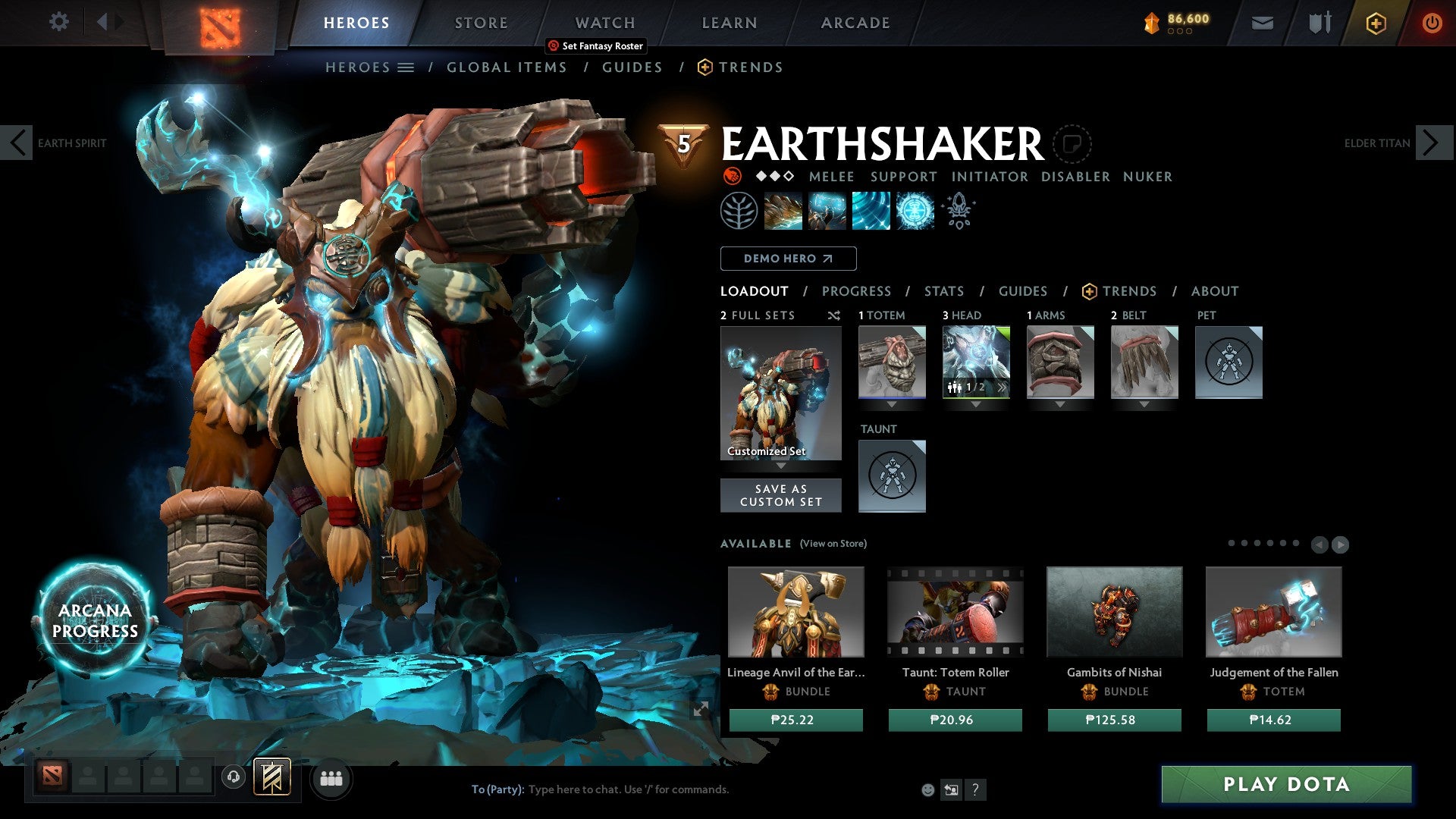Viewport: 1456px width, 819px height.
Task: Open the WATCH menu
Action: click(604, 23)
